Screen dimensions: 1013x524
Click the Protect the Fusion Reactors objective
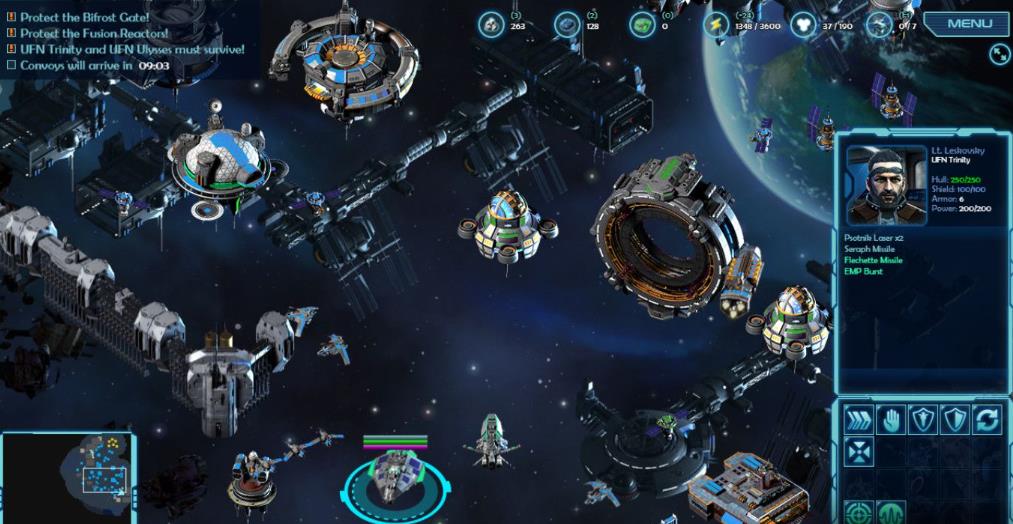(x=94, y=33)
